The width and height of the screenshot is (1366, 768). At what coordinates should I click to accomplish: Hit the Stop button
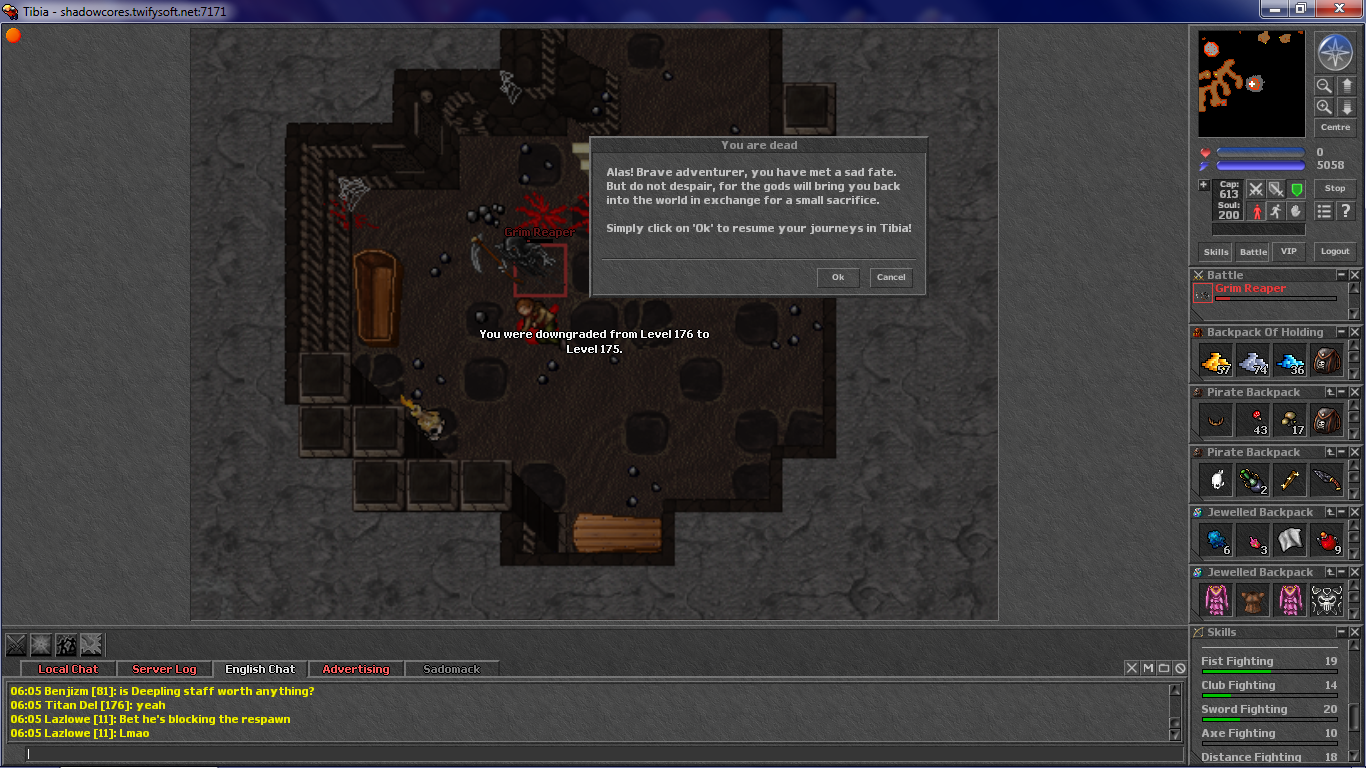tap(1335, 188)
